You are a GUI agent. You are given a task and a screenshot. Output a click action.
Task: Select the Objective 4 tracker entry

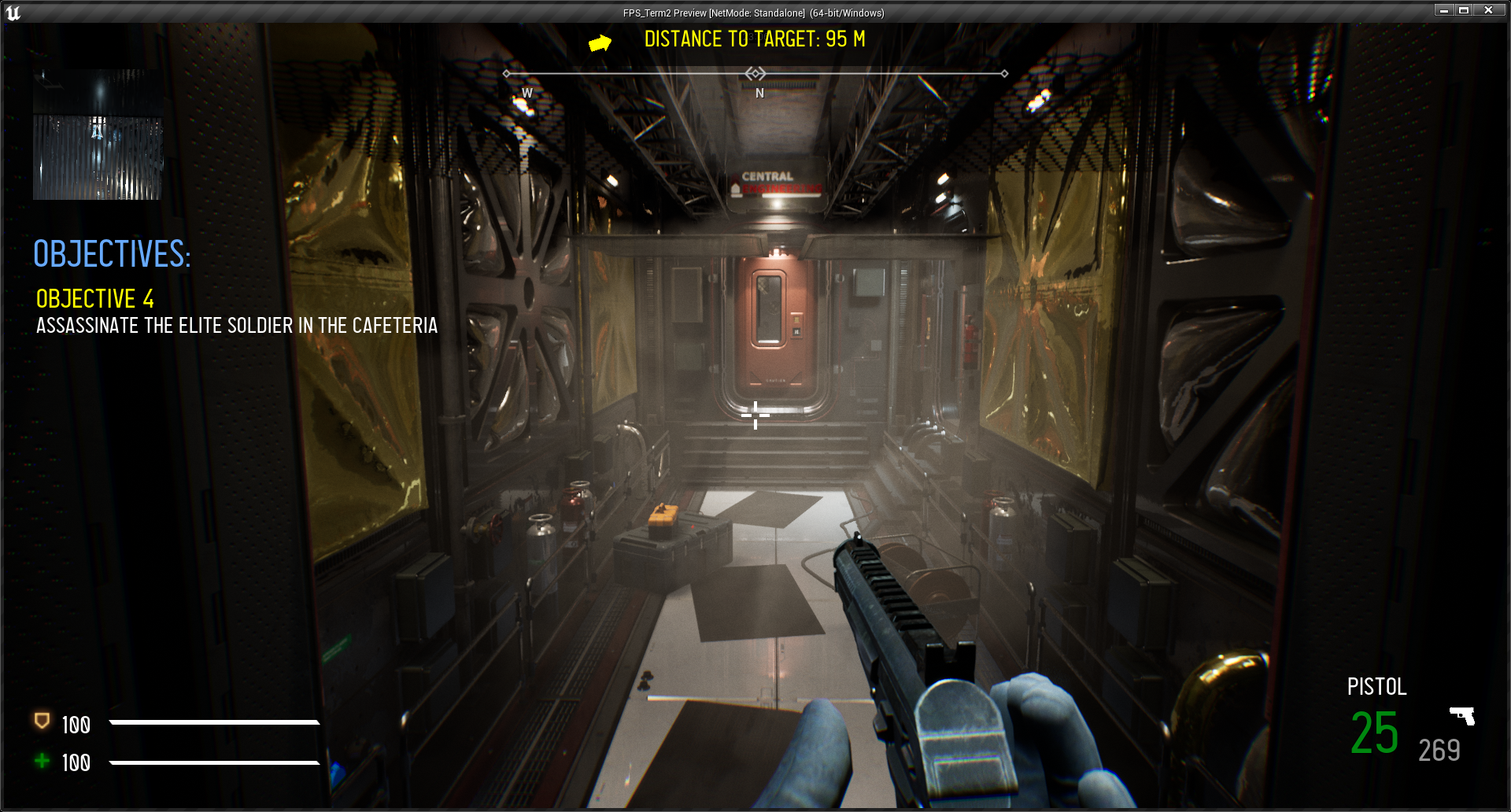[95, 299]
